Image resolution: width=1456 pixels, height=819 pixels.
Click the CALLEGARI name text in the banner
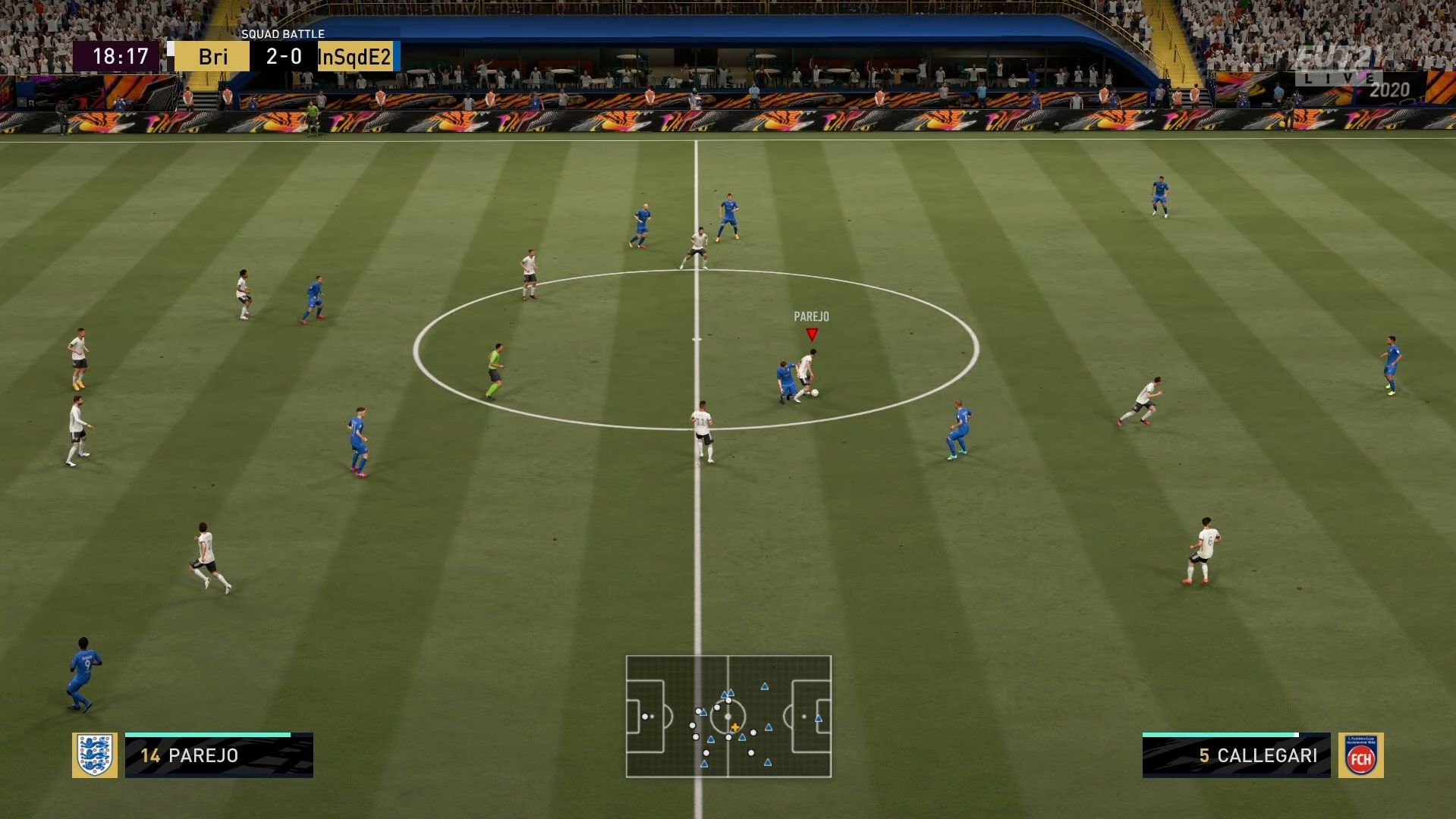coord(1266,755)
